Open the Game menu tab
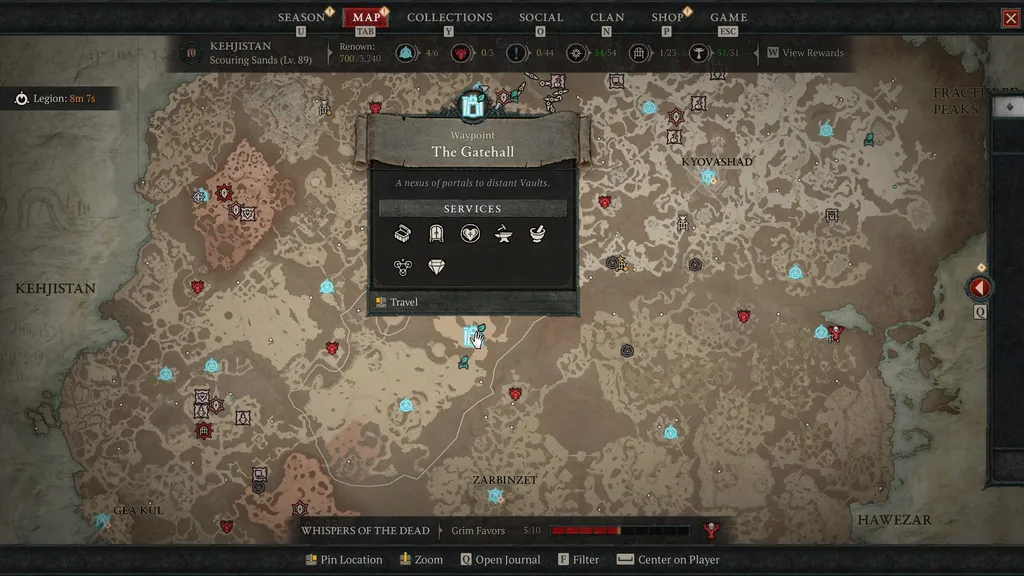 tap(728, 17)
